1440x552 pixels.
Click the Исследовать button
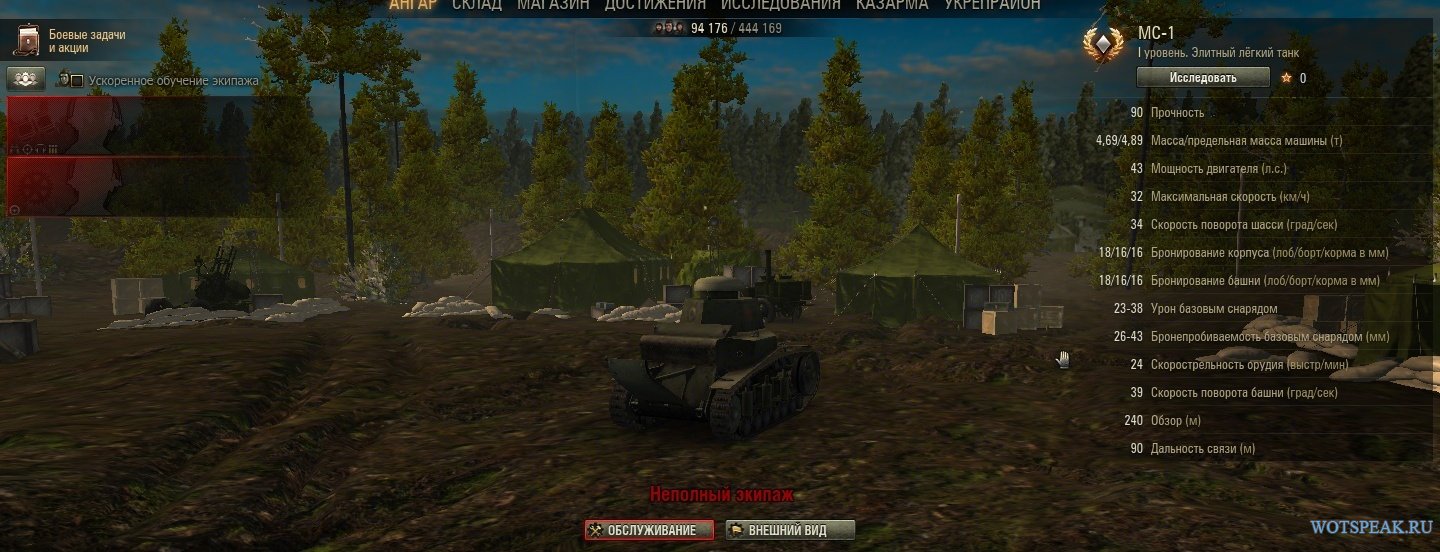tap(1203, 78)
